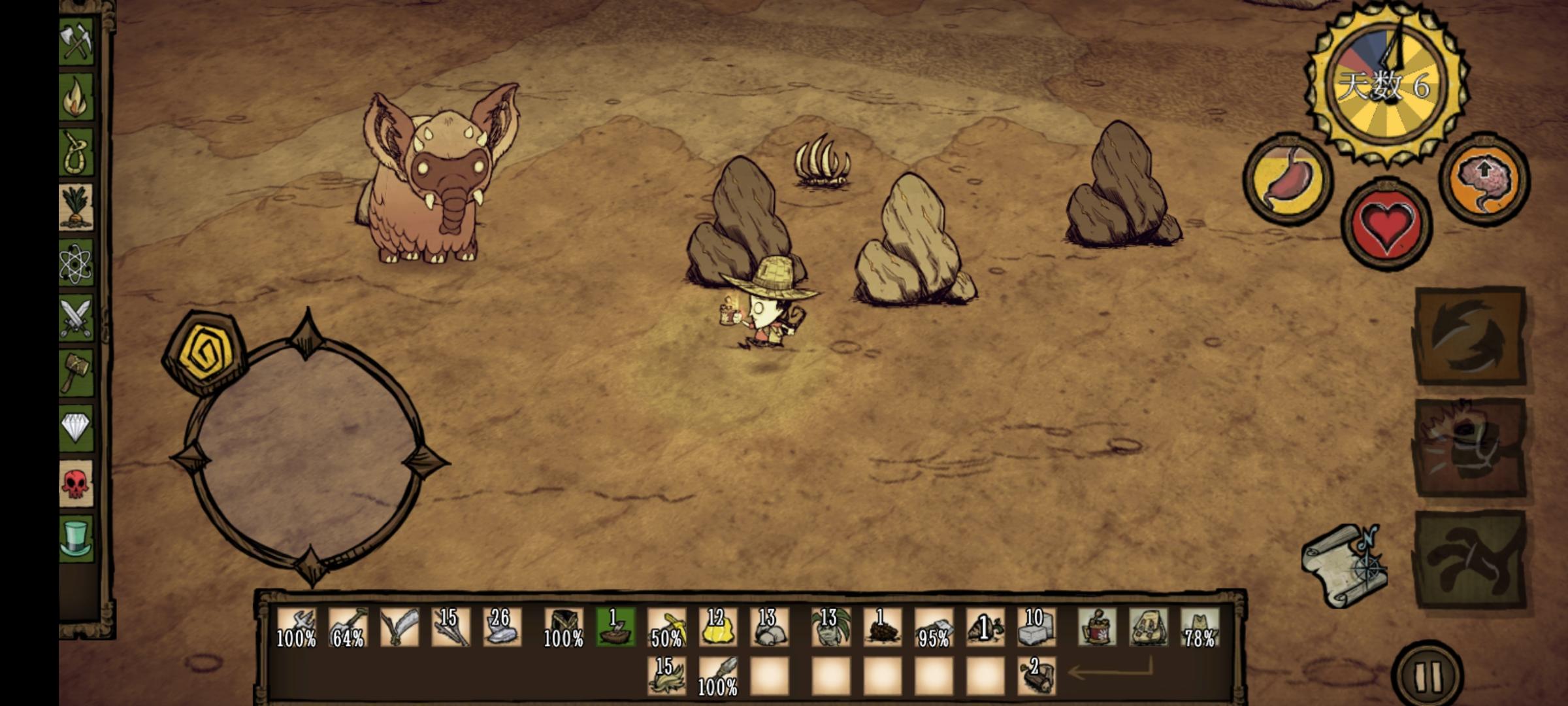1568x706 pixels.
Task: Select the equipped straw hat slot
Action: (x=1200, y=628)
